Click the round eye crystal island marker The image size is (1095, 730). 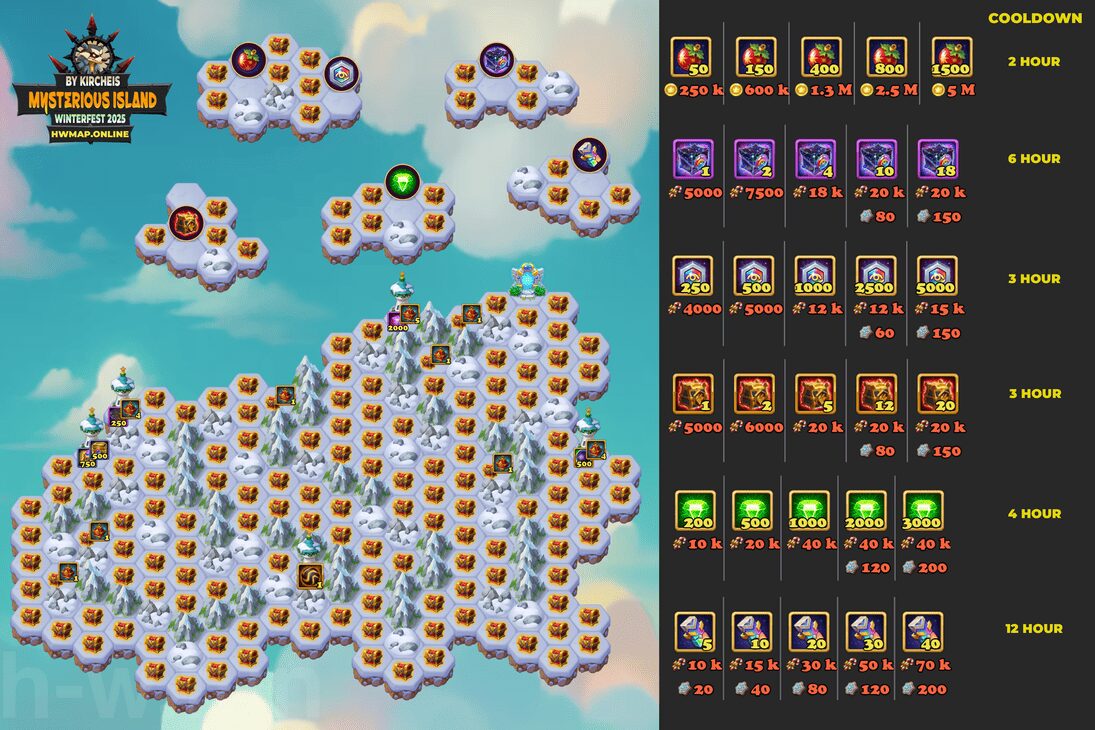tap(341, 73)
